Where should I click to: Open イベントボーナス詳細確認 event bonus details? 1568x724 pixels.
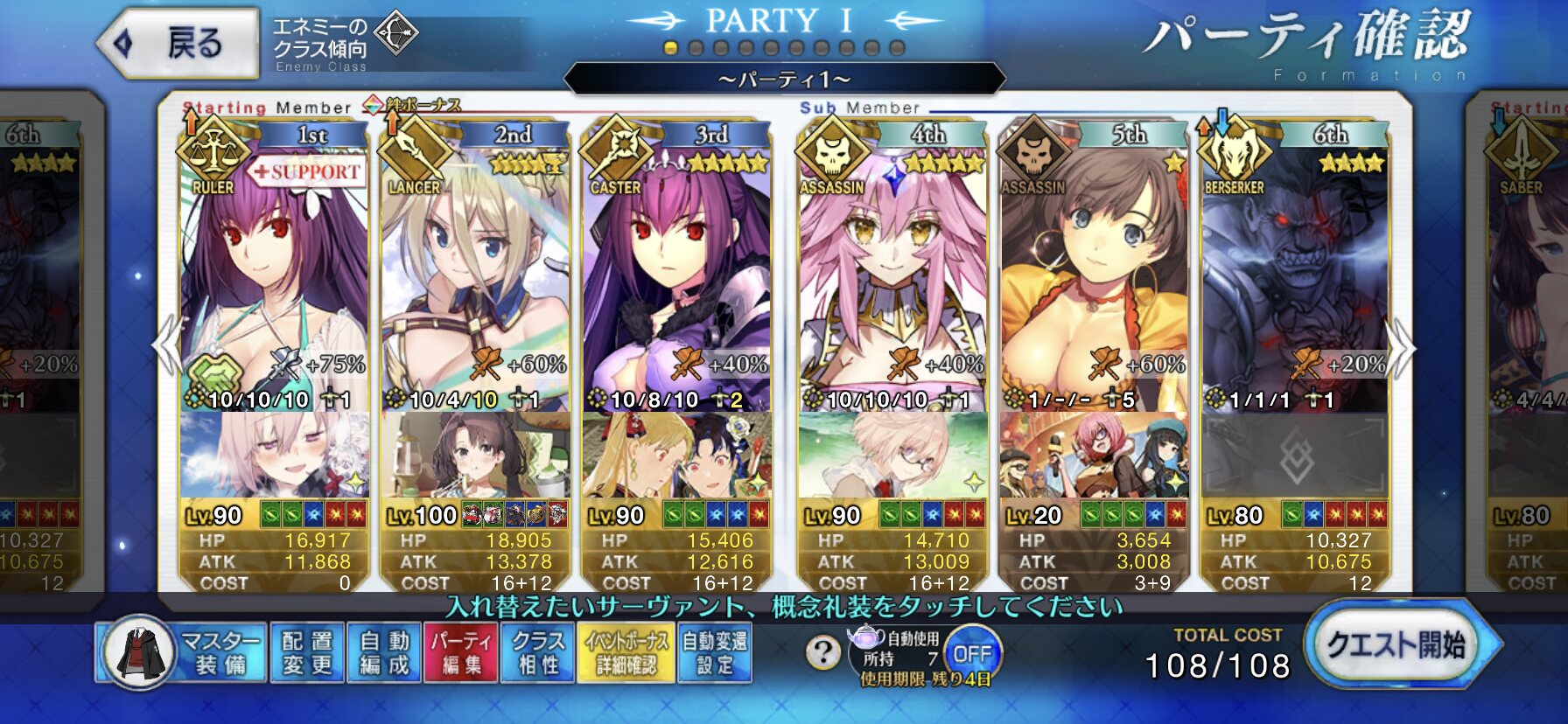[x=626, y=652]
